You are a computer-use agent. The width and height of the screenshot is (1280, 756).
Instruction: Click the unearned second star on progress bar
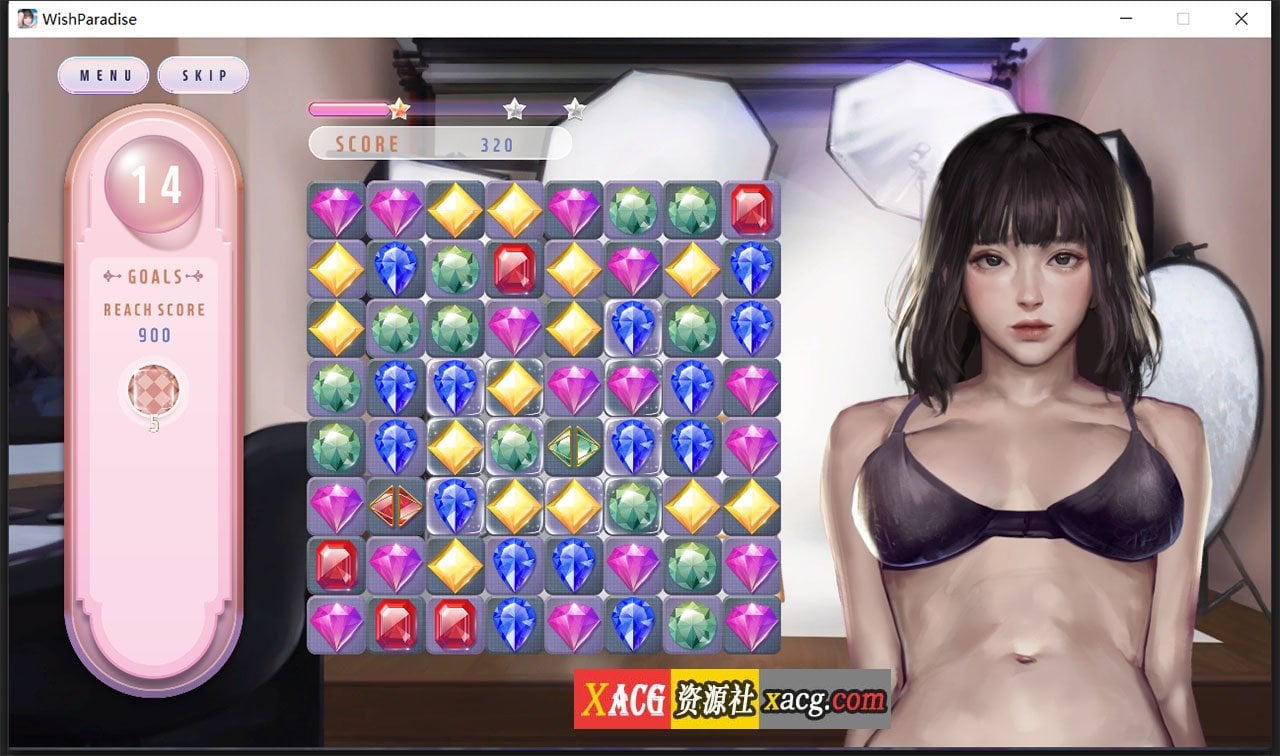(x=514, y=111)
